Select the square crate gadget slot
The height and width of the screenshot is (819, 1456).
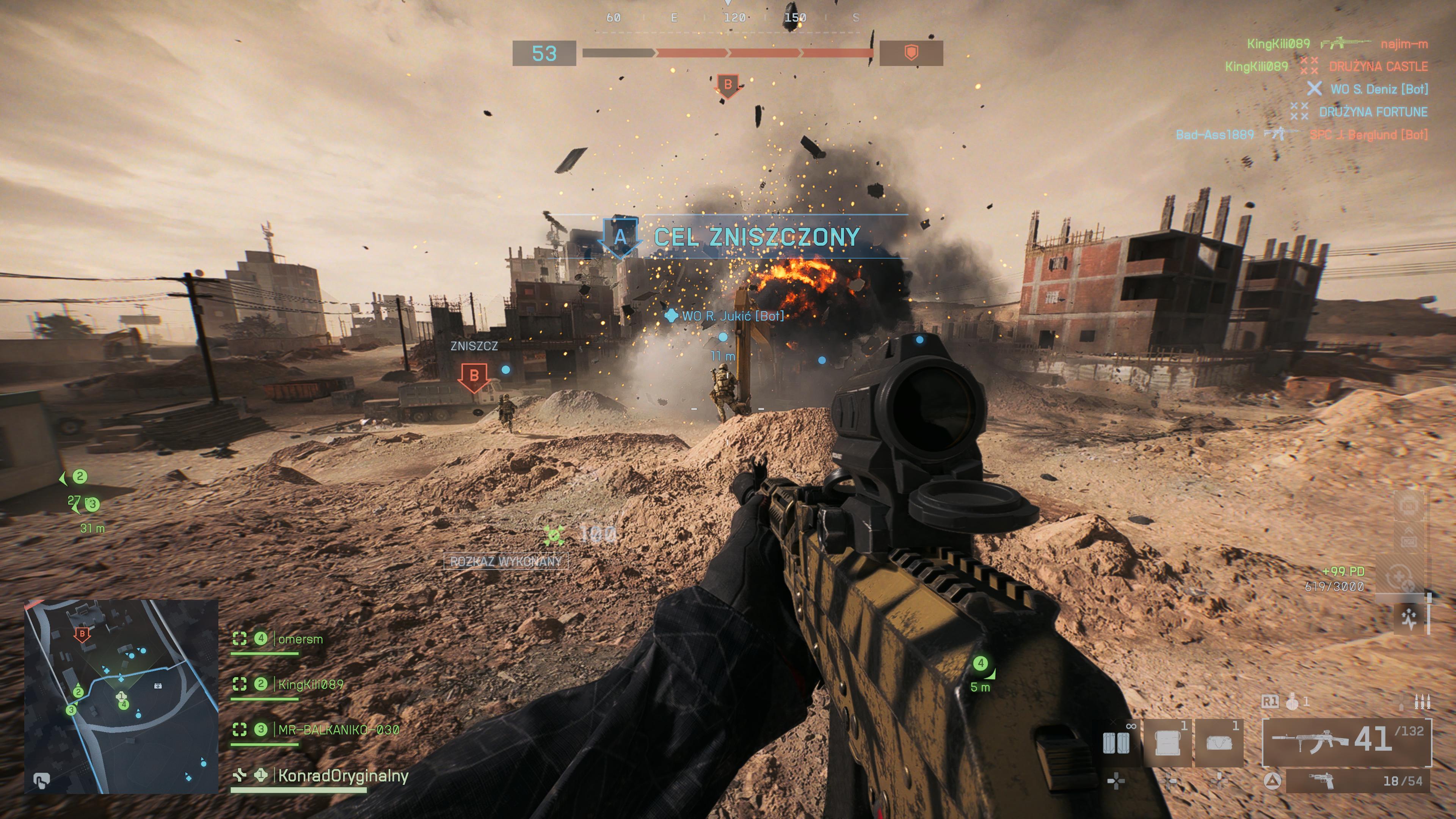pyautogui.click(x=1167, y=743)
